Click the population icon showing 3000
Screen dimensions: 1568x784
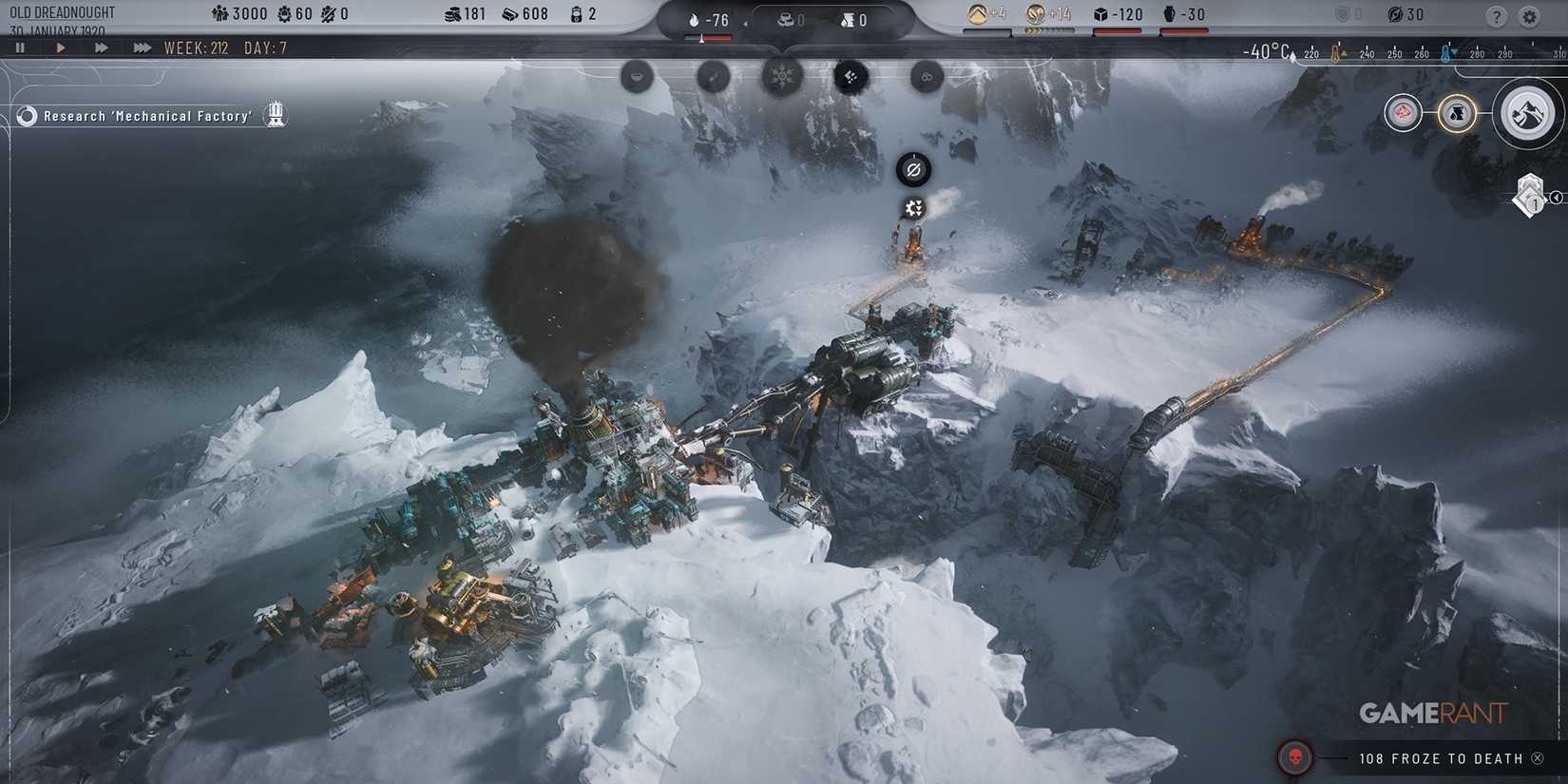tap(220, 13)
